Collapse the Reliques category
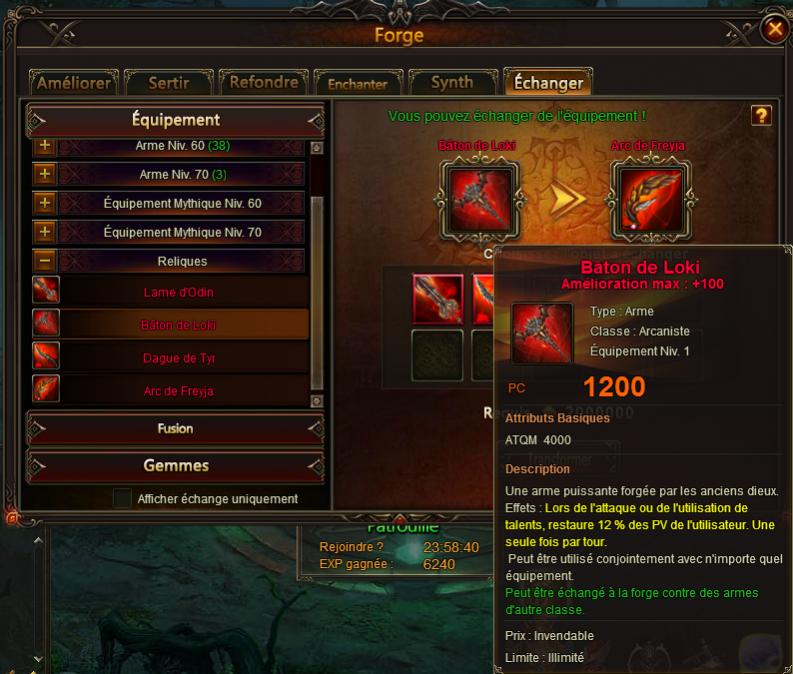 click(44, 261)
